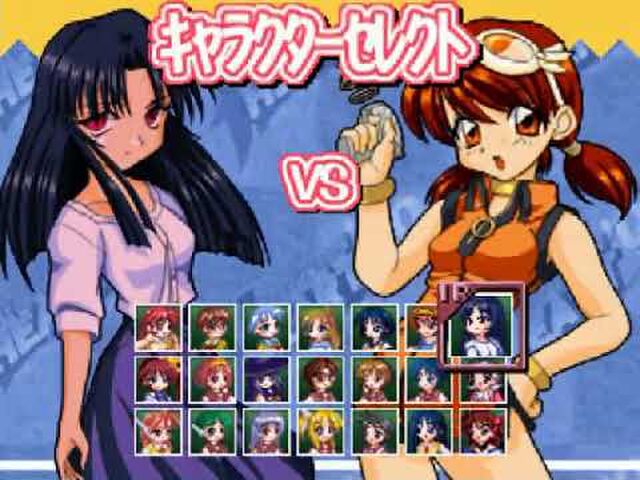Select the blonde twin-tail character portrait
The image size is (640, 480).
[321, 431]
